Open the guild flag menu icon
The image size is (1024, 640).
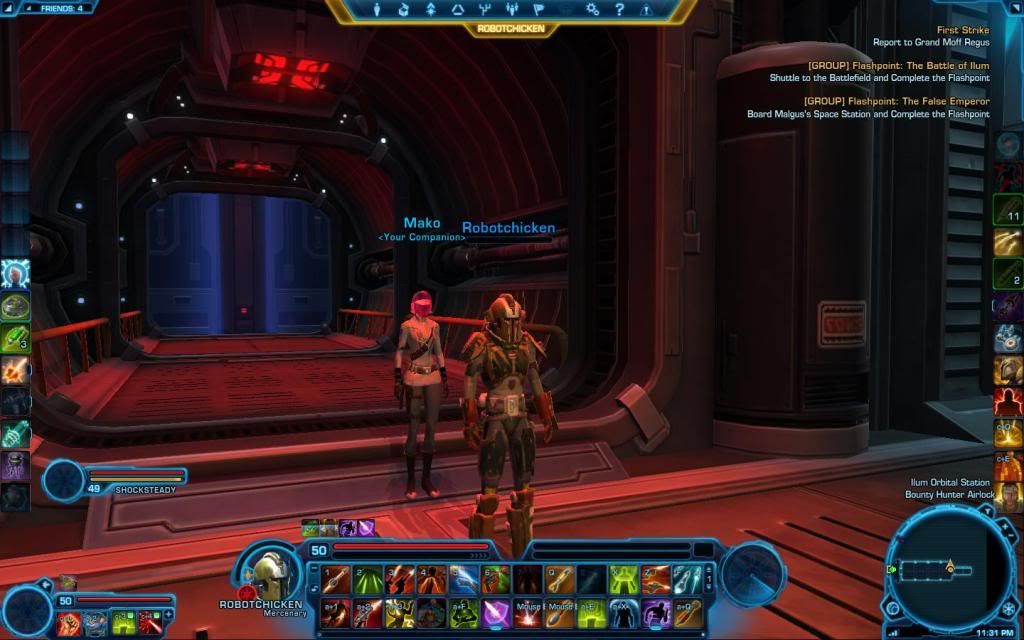point(538,10)
